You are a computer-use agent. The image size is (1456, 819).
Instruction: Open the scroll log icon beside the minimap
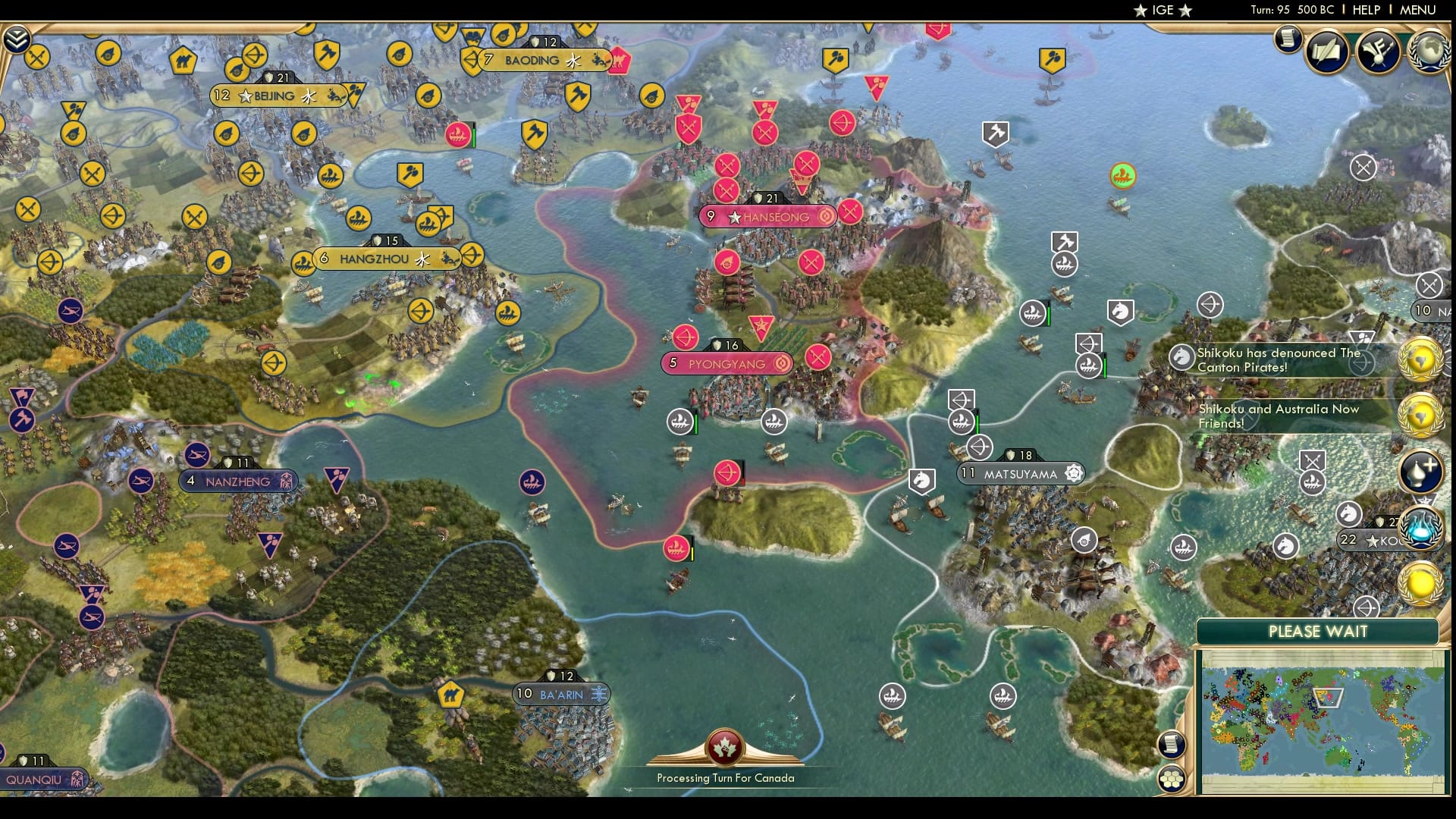tap(1172, 746)
